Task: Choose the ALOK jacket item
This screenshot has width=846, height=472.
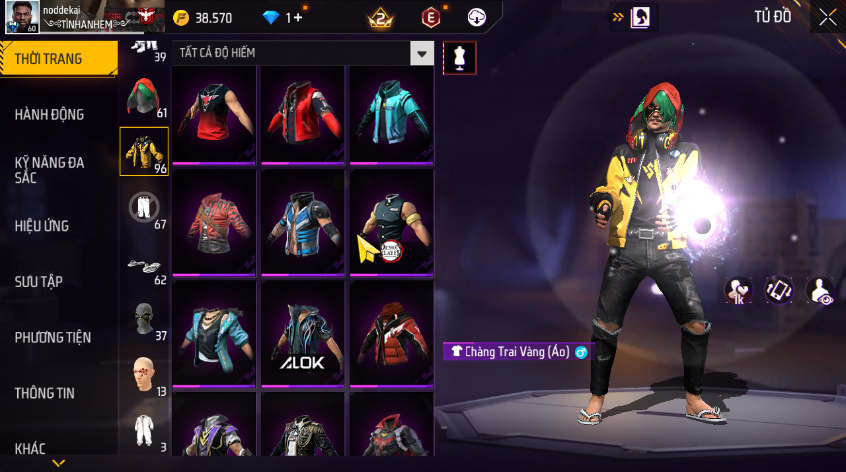Action: click(x=303, y=335)
